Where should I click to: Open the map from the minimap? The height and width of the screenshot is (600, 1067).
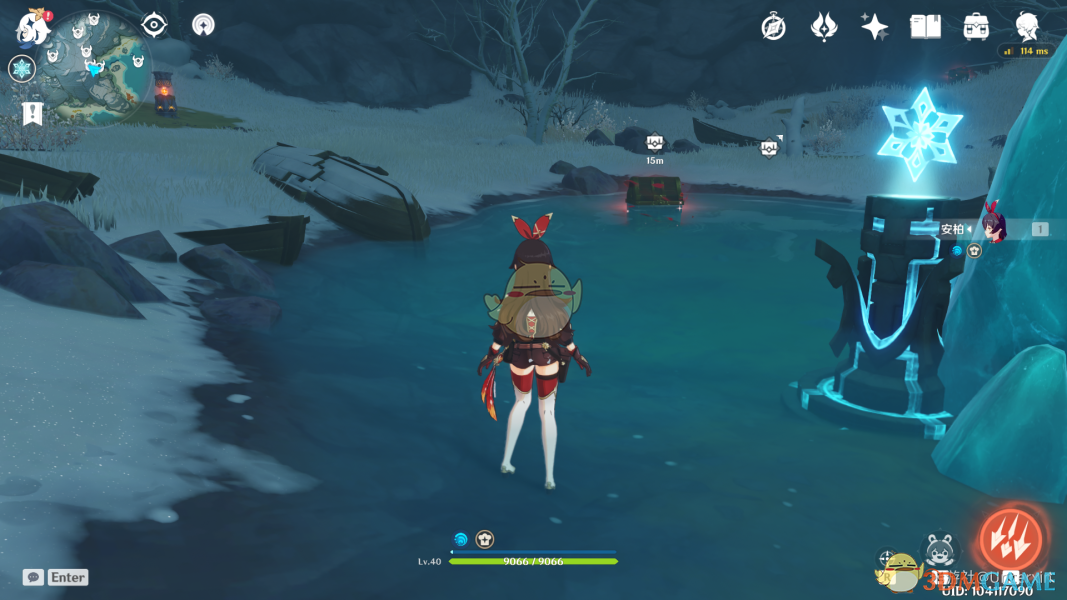(97, 68)
